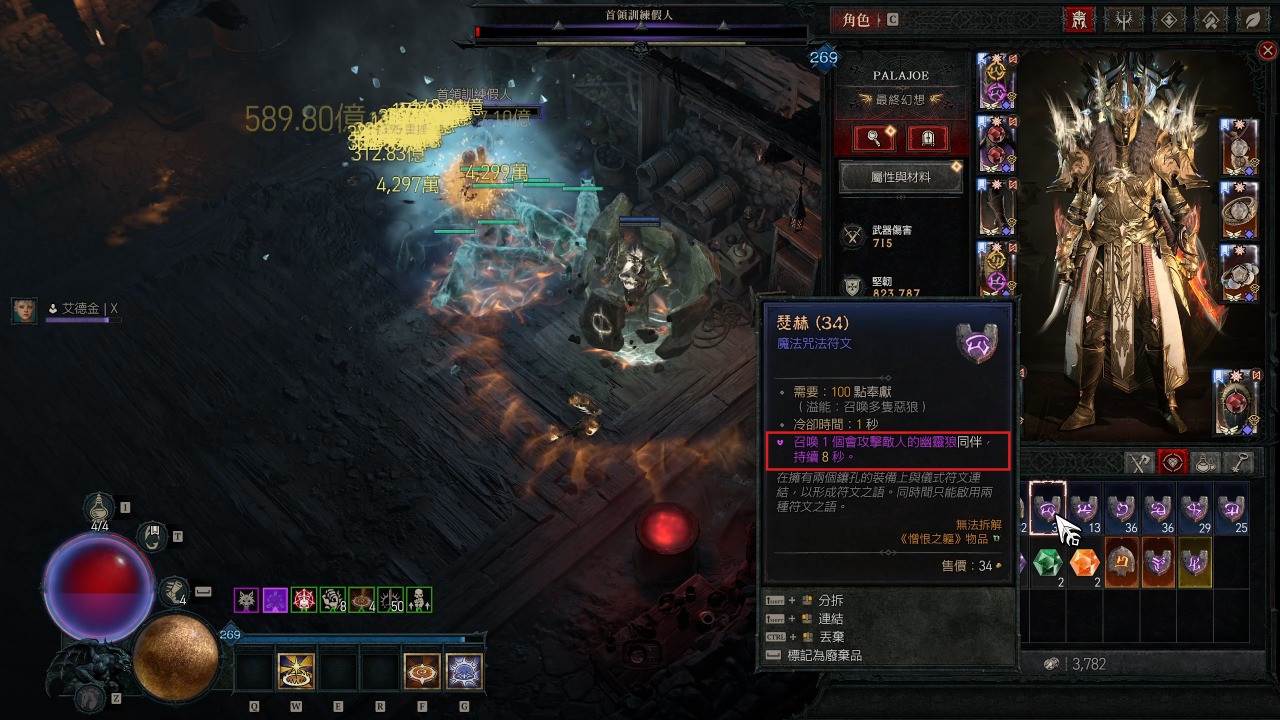Select the leaf icon tab

click(x=1251, y=19)
